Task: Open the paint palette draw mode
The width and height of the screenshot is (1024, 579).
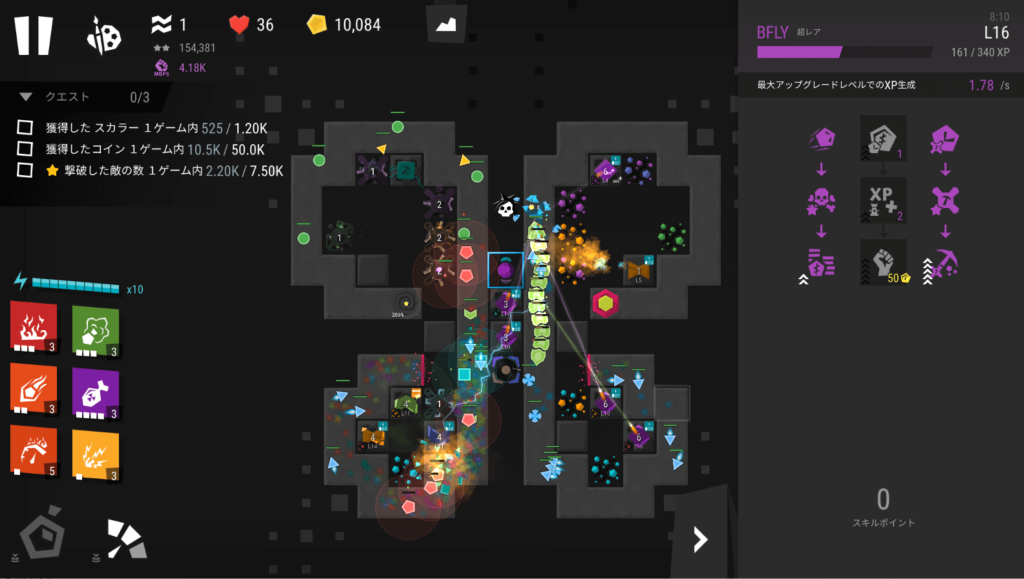Action: [x=104, y=35]
